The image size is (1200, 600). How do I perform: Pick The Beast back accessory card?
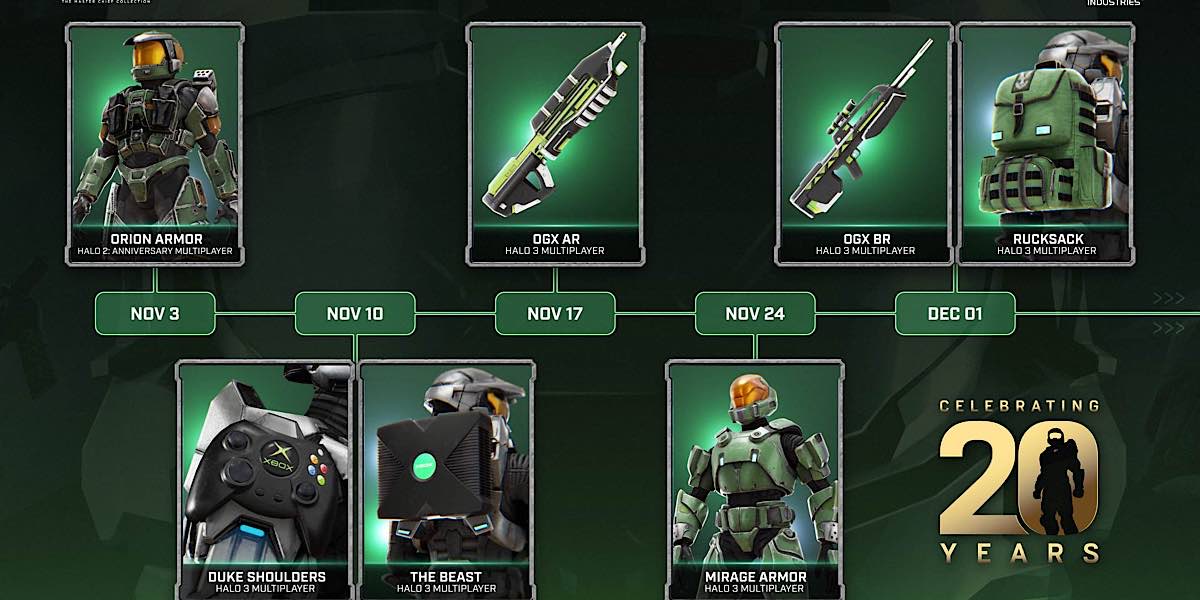pyautogui.click(x=446, y=480)
